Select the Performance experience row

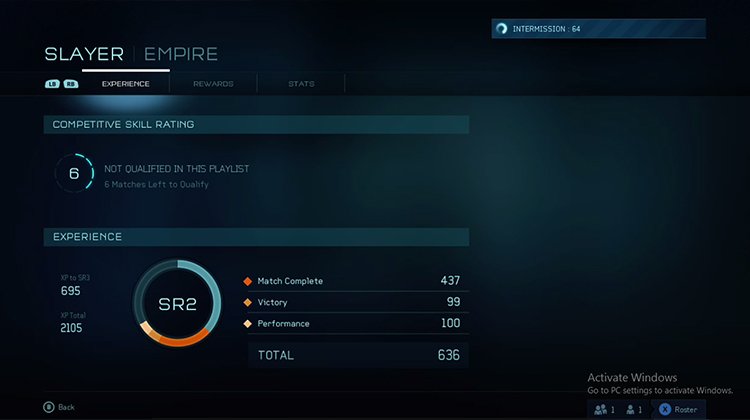tap(352, 323)
